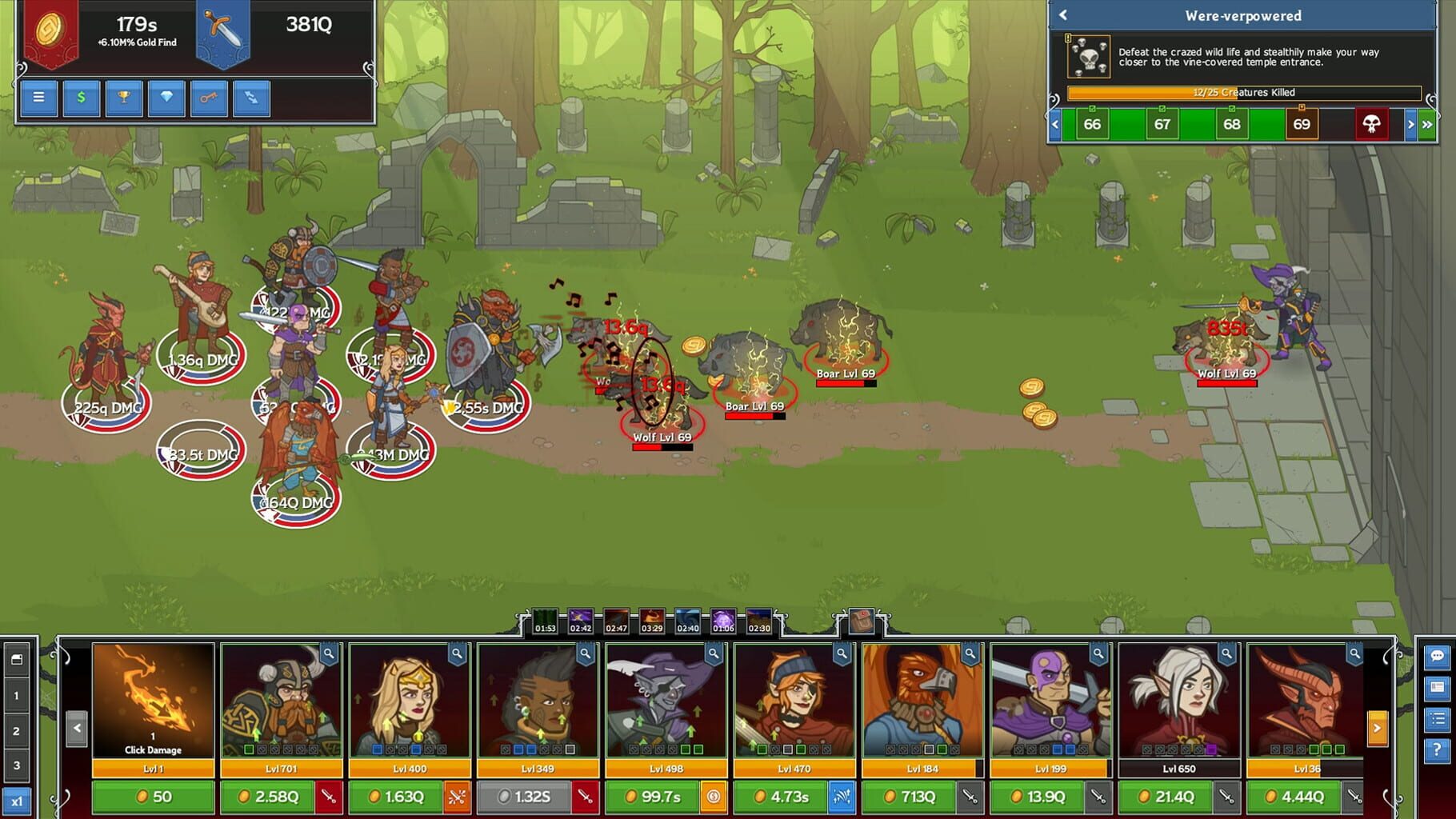Open the main menu via hamburger icon
Viewport: 1456px width, 819px height.
pos(38,98)
